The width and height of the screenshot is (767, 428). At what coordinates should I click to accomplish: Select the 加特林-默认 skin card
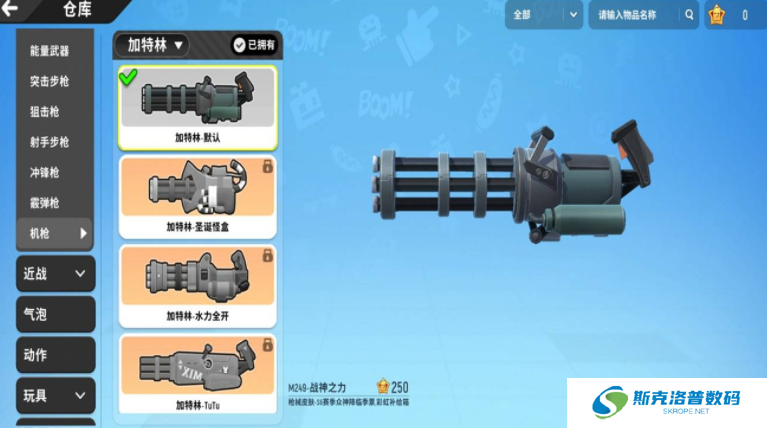tap(198, 108)
